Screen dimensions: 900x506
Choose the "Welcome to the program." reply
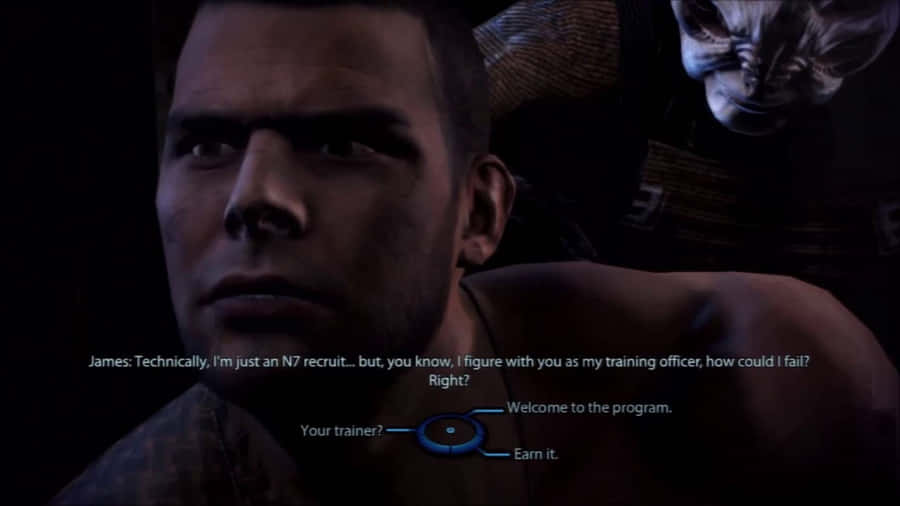coord(588,408)
